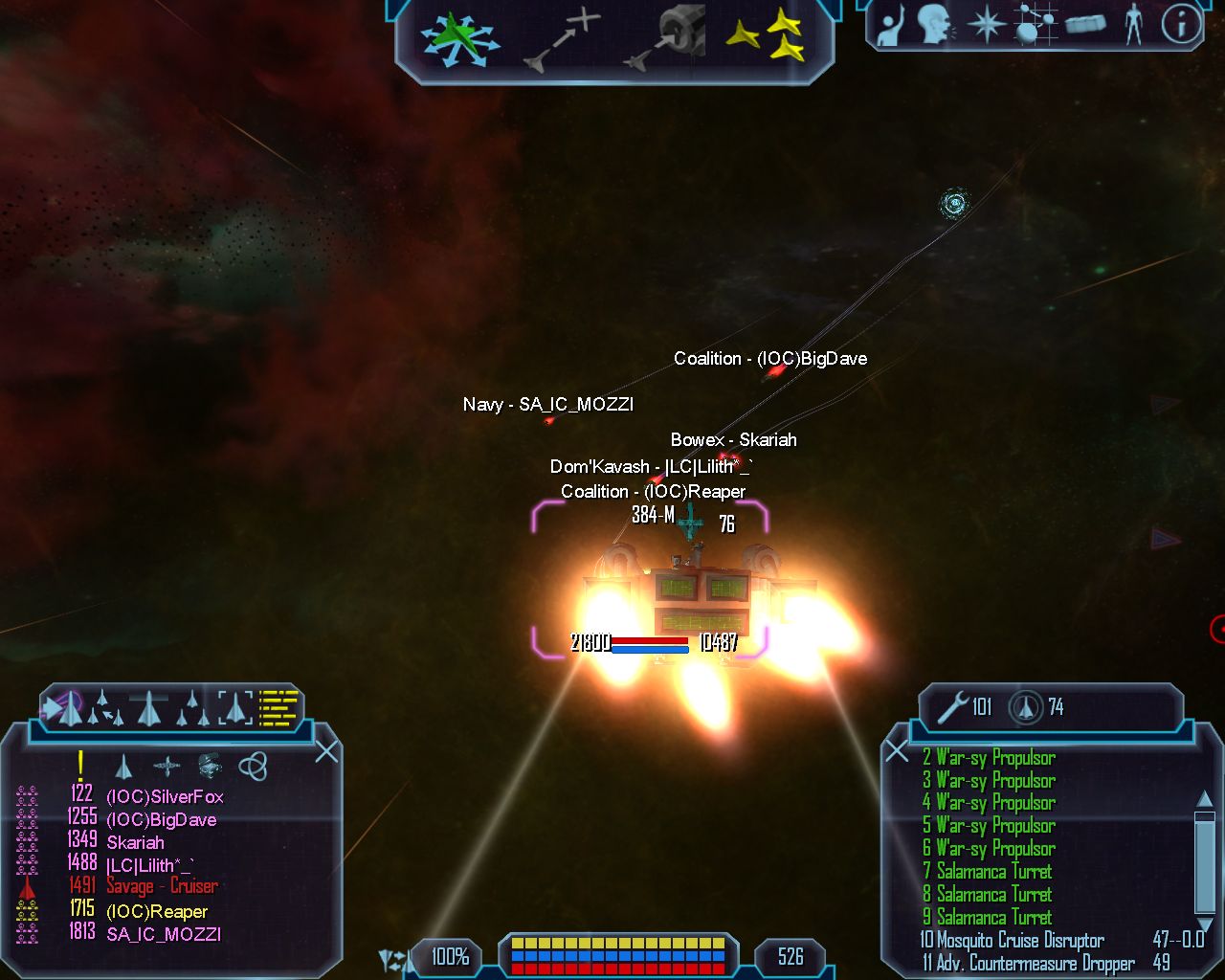Select (IOC)SilverFox in the contact list
The image size is (1225, 980).
(x=164, y=796)
